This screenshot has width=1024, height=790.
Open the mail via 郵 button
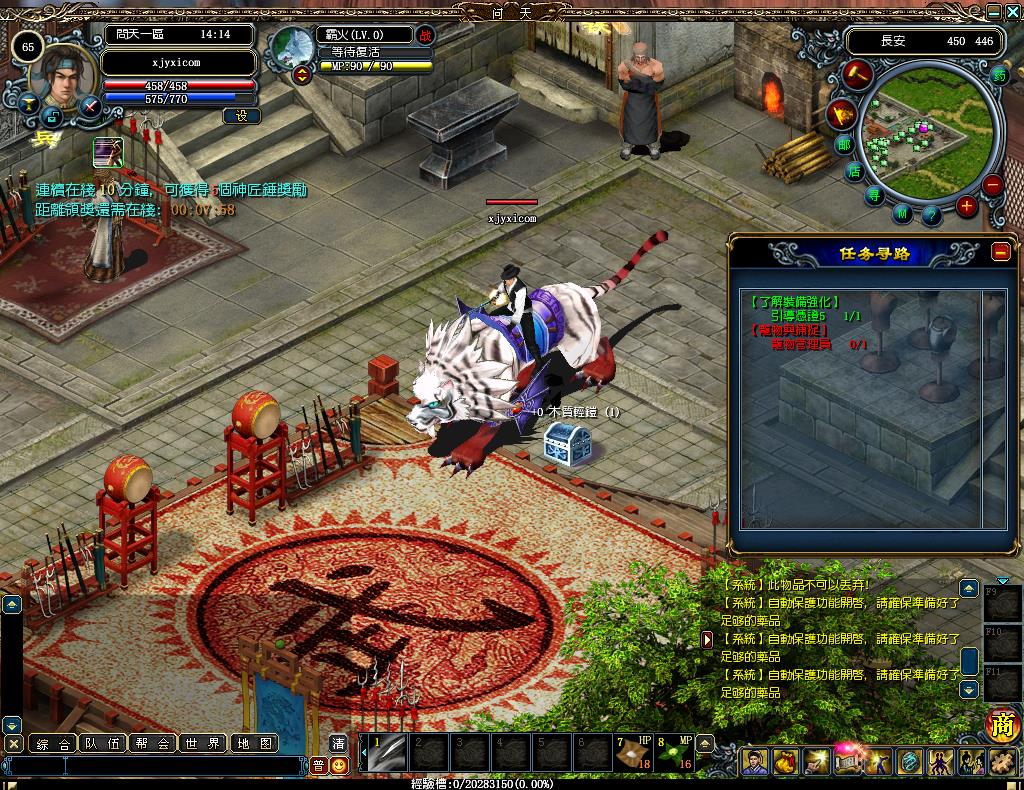[844, 144]
